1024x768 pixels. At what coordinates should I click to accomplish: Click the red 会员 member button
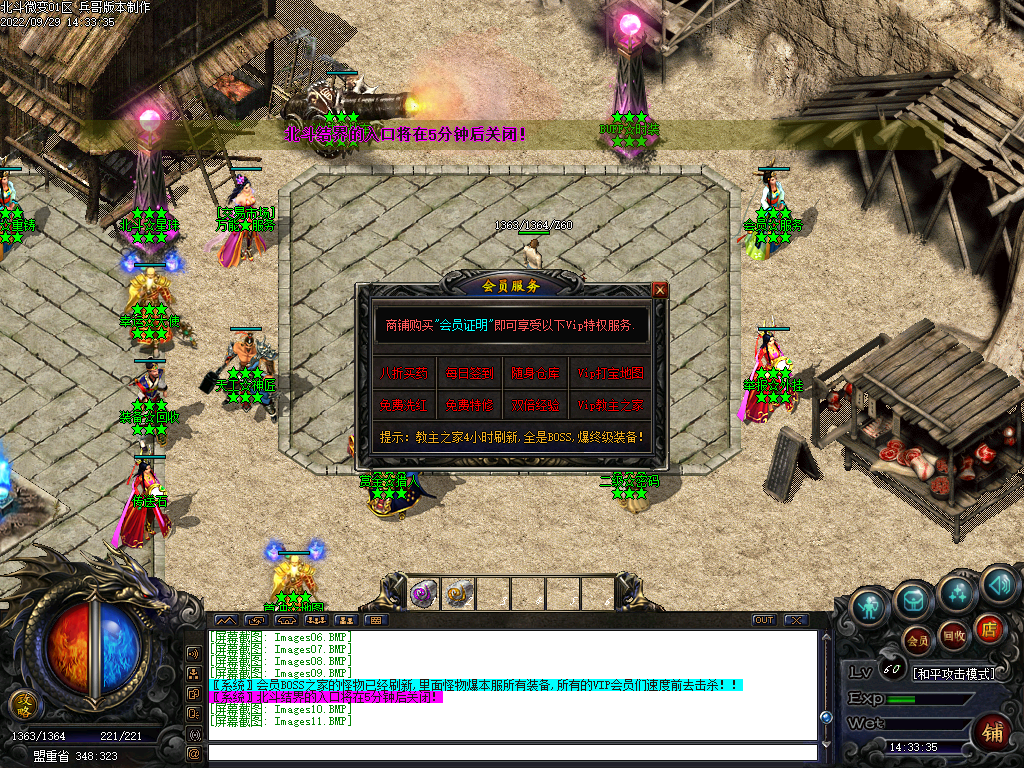917,638
